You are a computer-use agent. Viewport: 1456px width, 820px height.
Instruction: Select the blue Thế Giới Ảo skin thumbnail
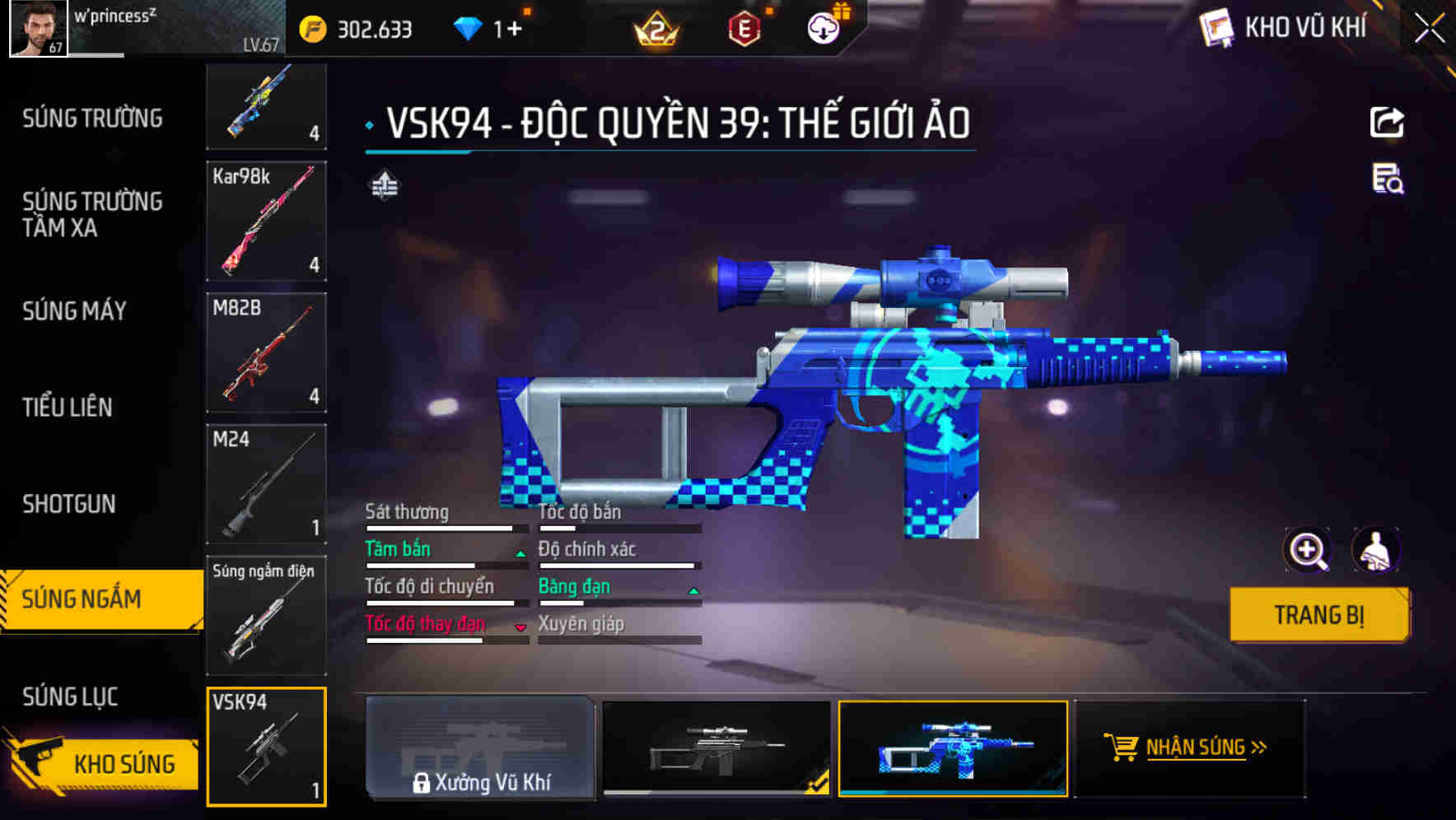point(954,749)
